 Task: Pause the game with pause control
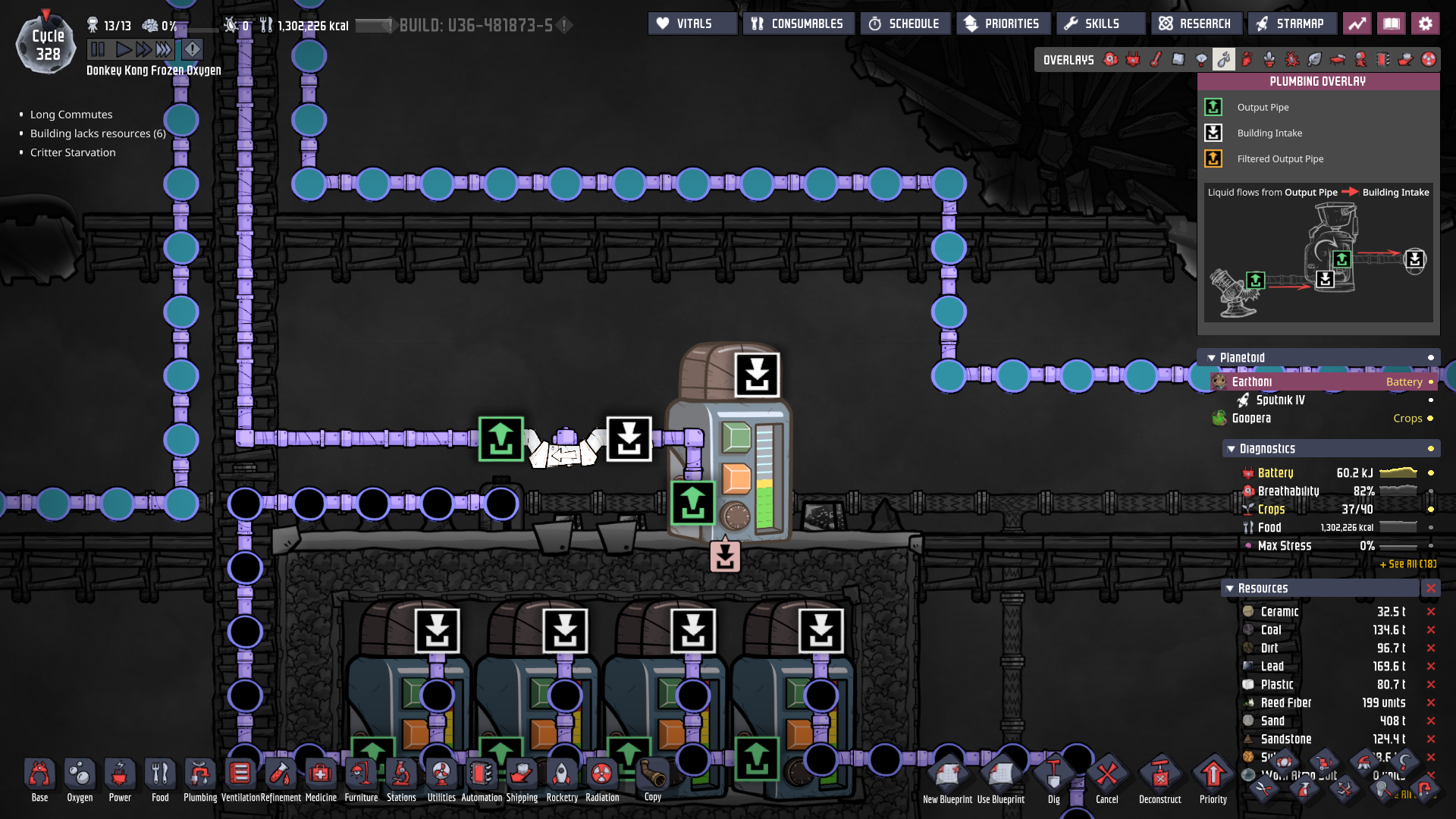(98, 49)
